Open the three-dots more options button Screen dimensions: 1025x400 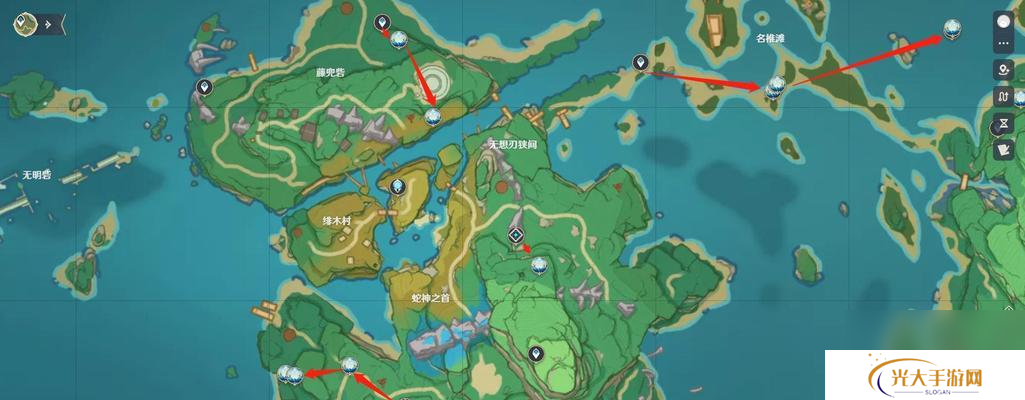[x=1003, y=42]
